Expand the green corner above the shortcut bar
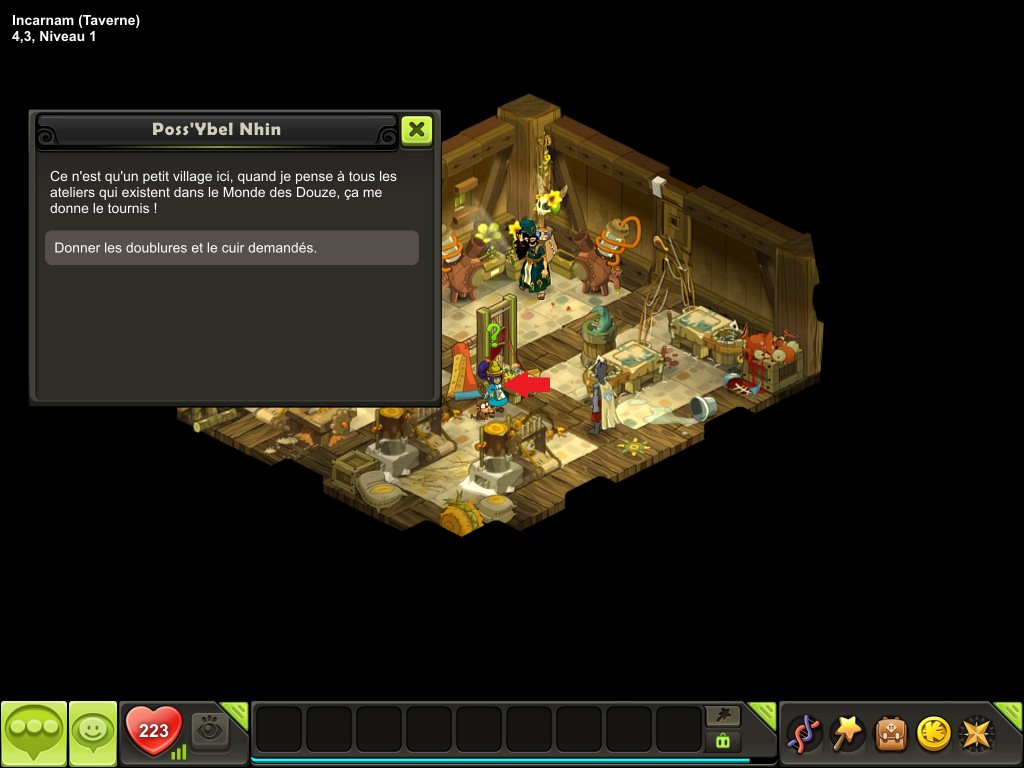This screenshot has height=768, width=1024. (764, 713)
